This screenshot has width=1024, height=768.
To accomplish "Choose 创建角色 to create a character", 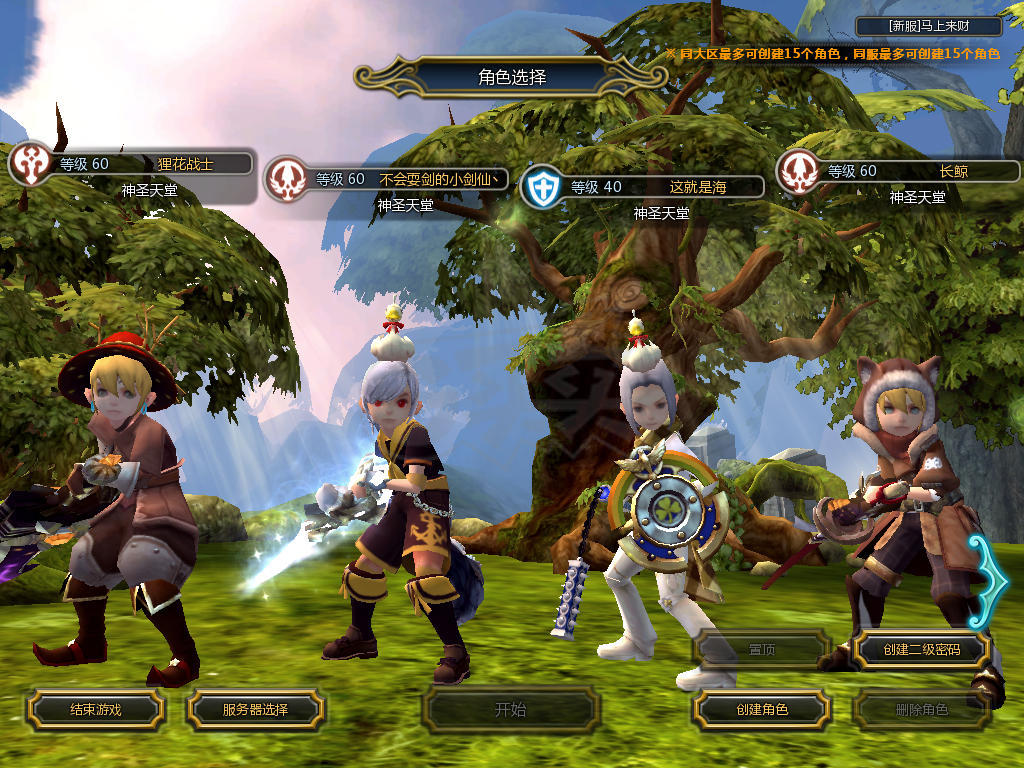I will pyautogui.click(x=761, y=709).
